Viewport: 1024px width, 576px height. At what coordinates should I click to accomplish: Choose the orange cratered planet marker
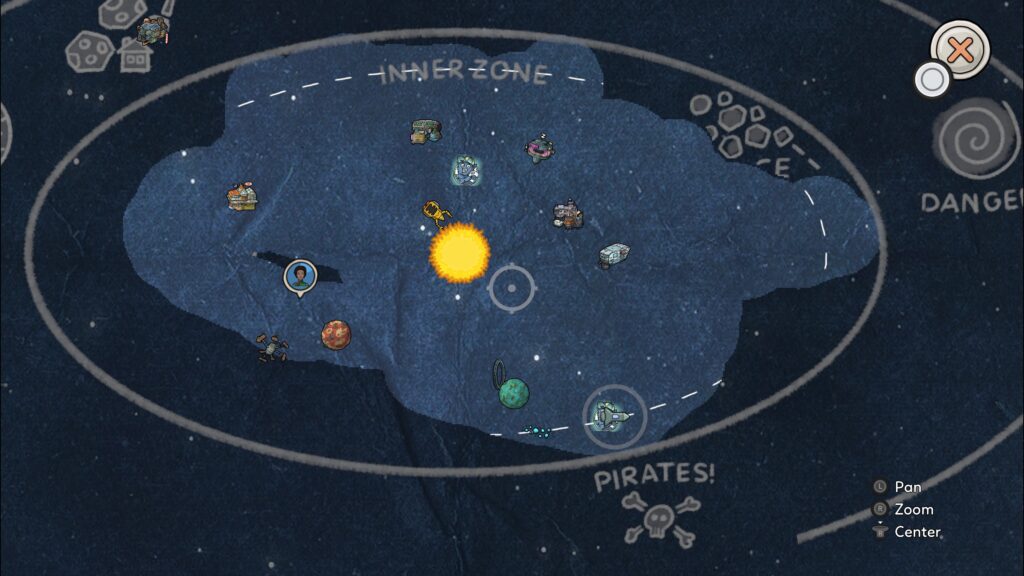[336, 334]
